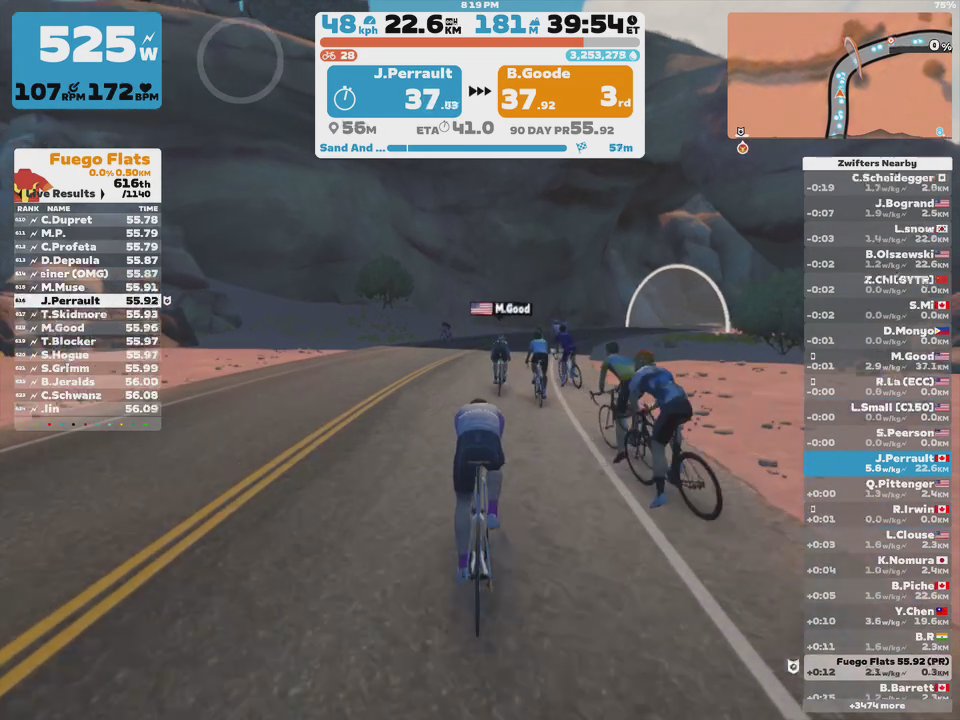Click the minimap zoom icon
This screenshot has height=720, width=960.
940,131
